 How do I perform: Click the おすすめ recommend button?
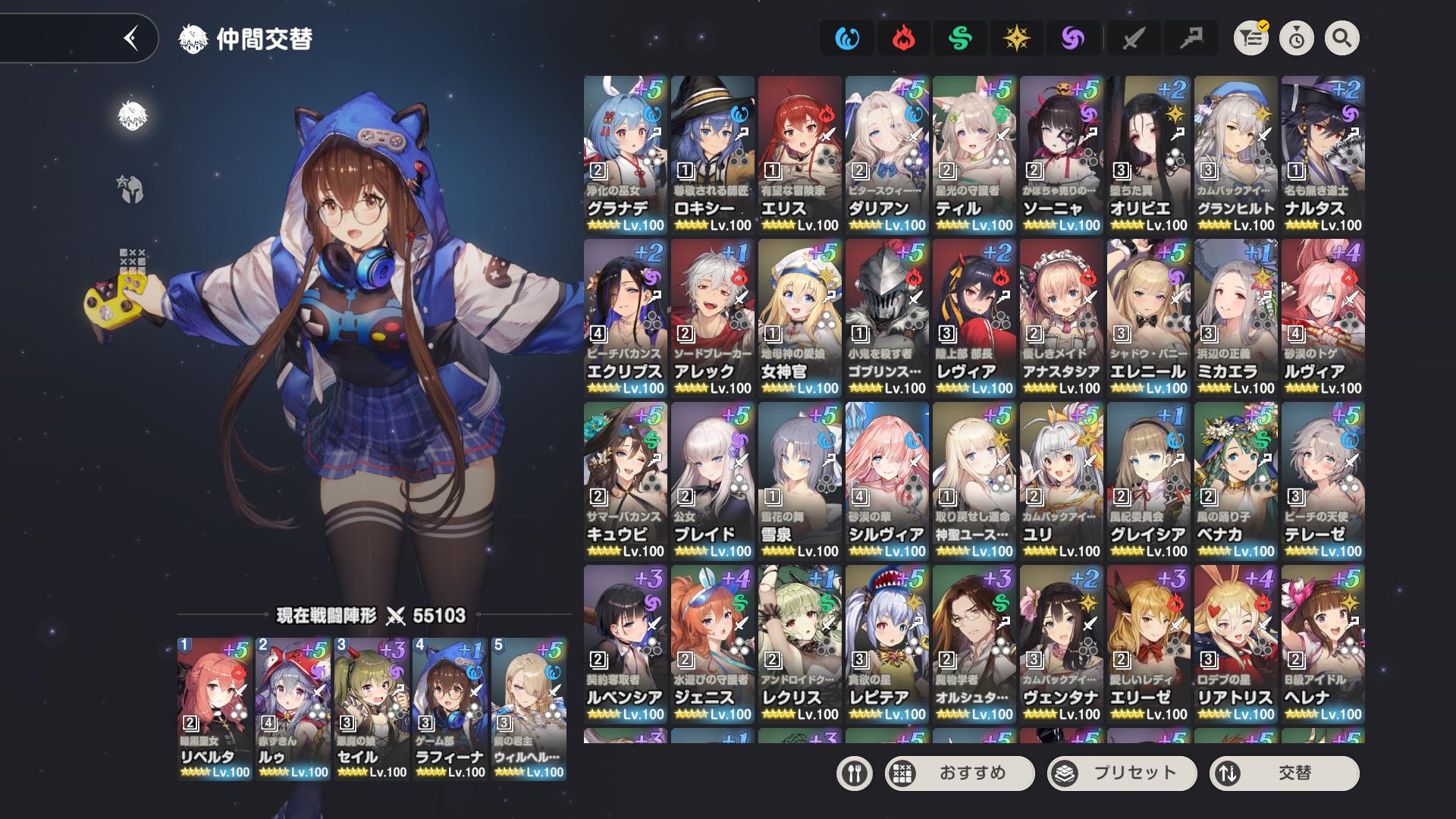959,773
